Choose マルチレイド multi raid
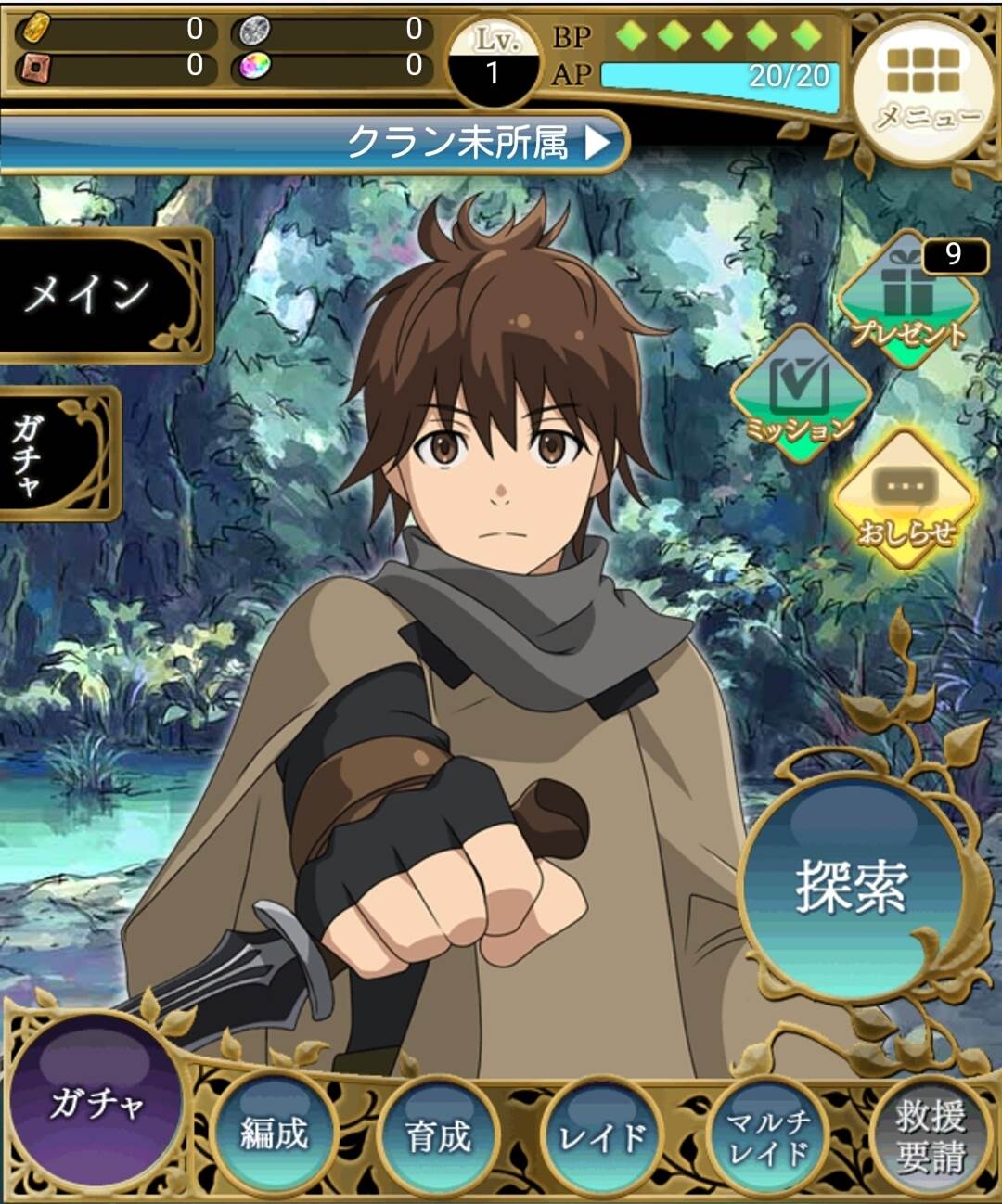The image size is (1002, 1204). point(768,1137)
